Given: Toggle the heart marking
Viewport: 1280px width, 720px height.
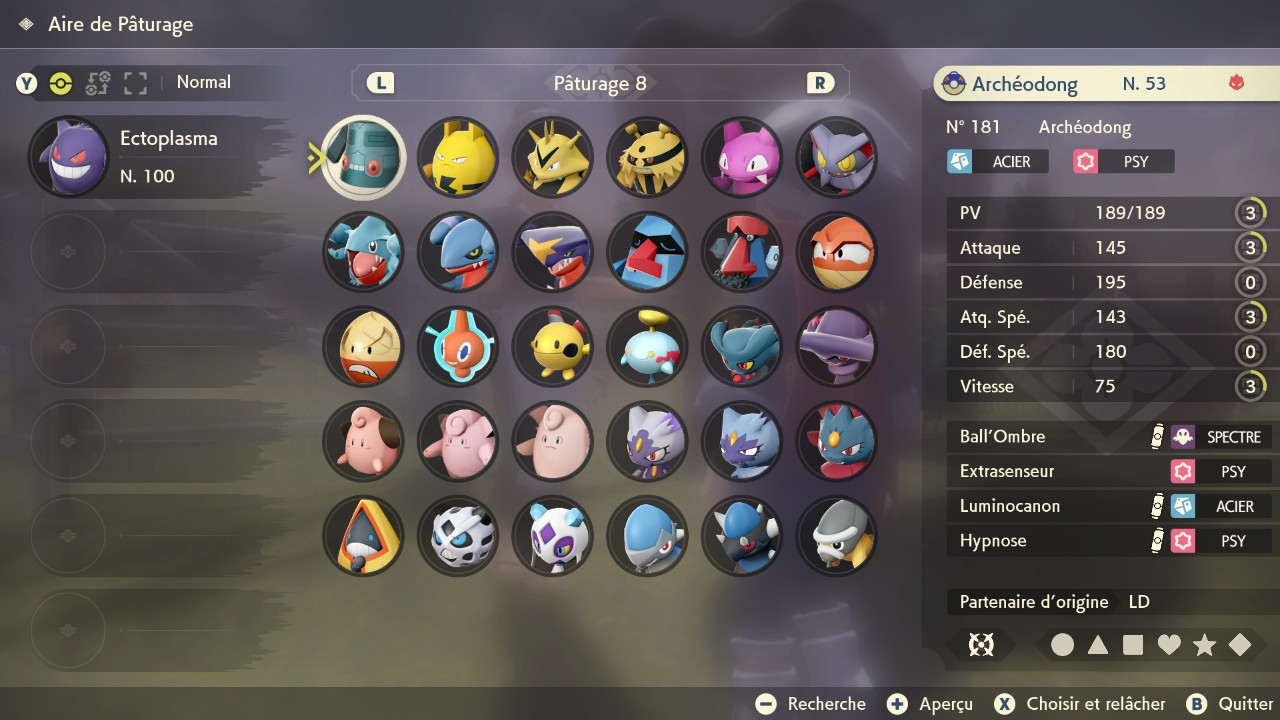Looking at the screenshot, I should (1169, 646).
